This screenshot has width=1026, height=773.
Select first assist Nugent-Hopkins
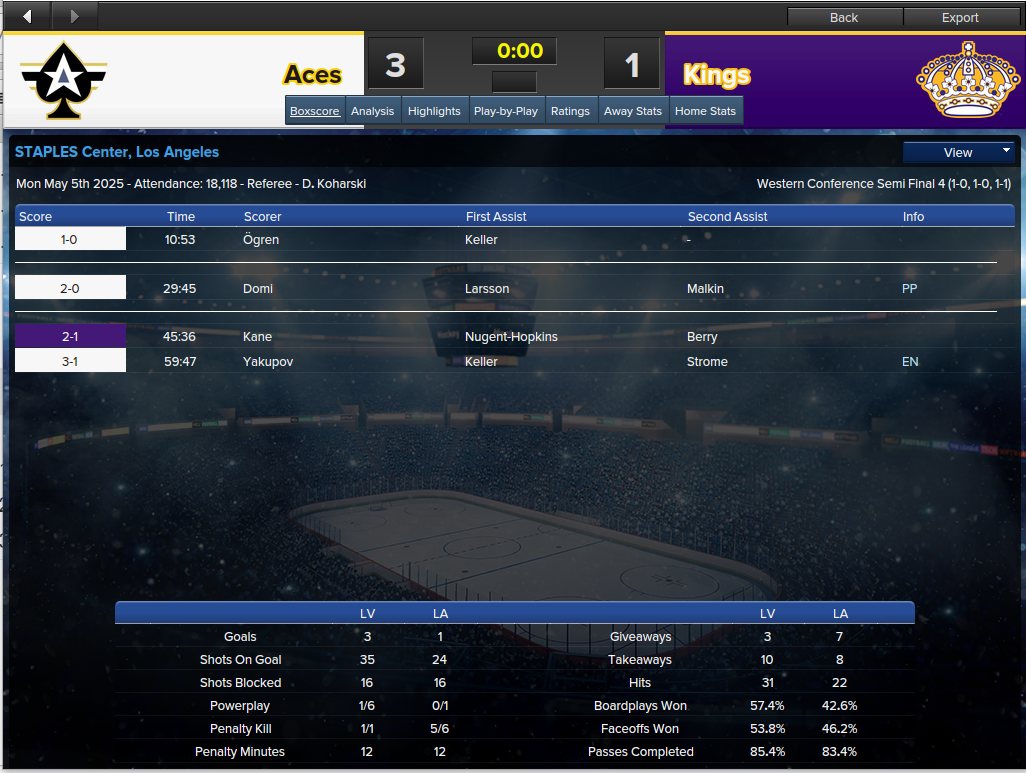511,337
